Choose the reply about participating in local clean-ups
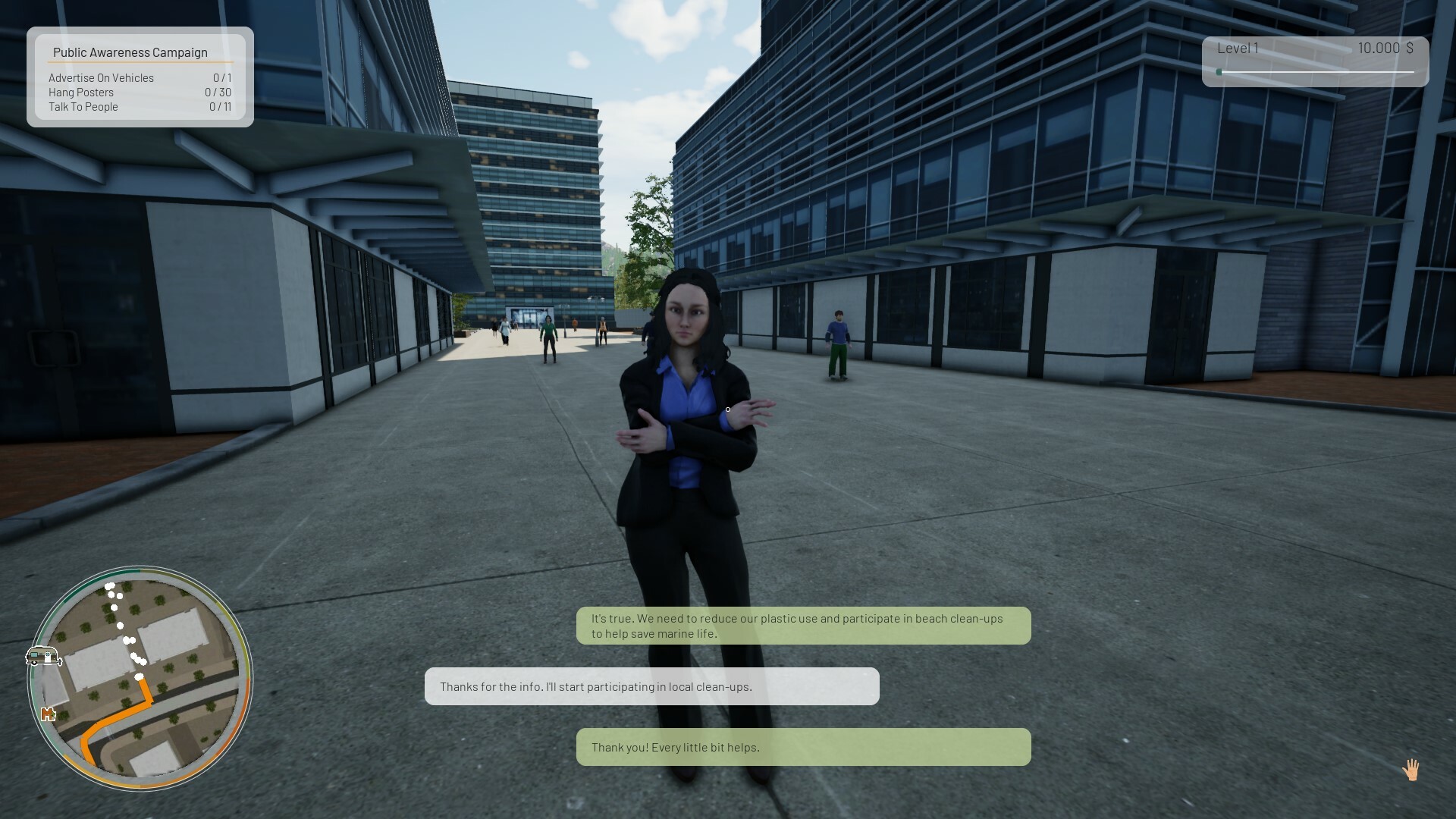 tap(651, 686)
